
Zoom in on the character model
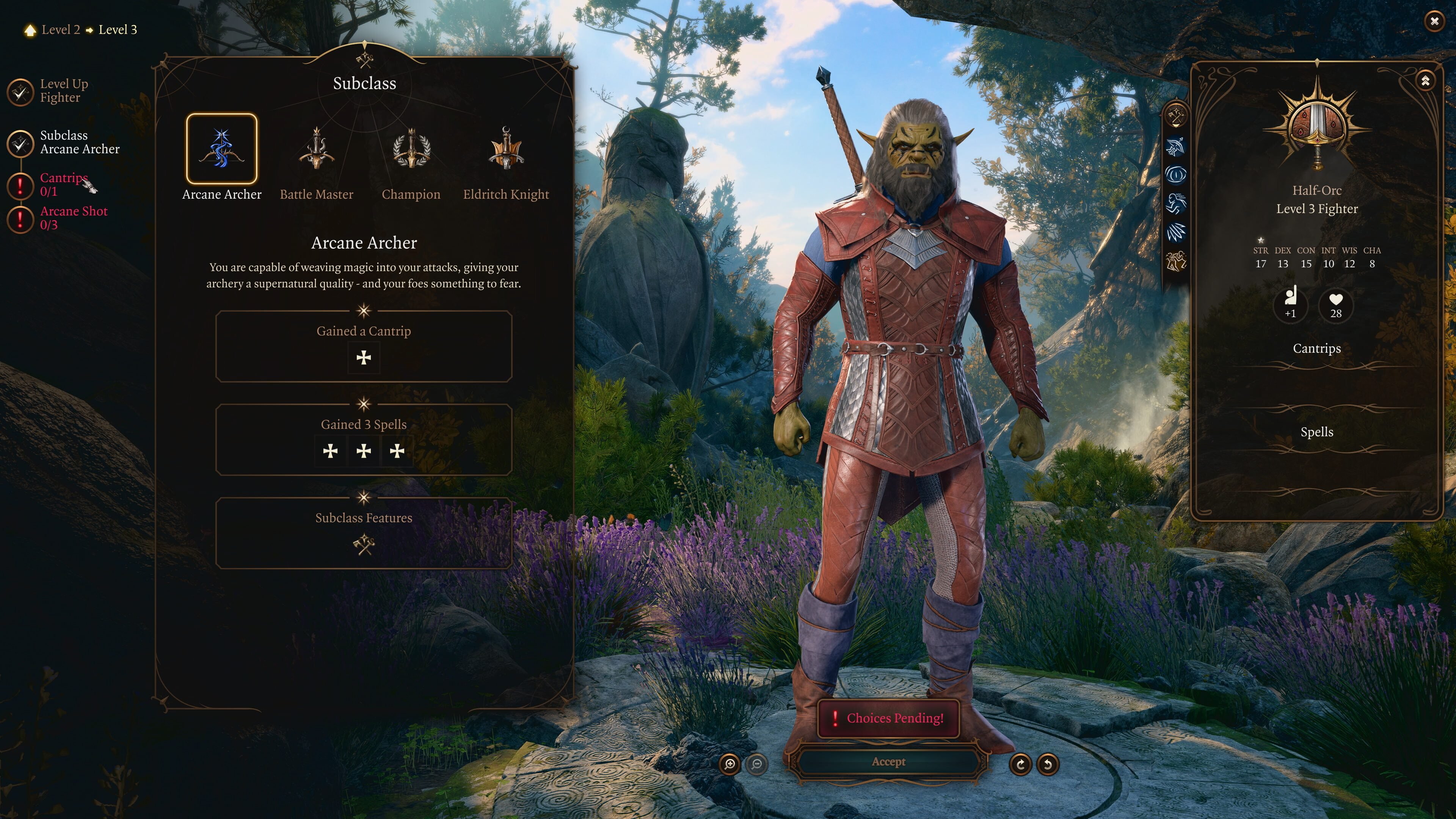pyautogui.click(x=730, y=765)
